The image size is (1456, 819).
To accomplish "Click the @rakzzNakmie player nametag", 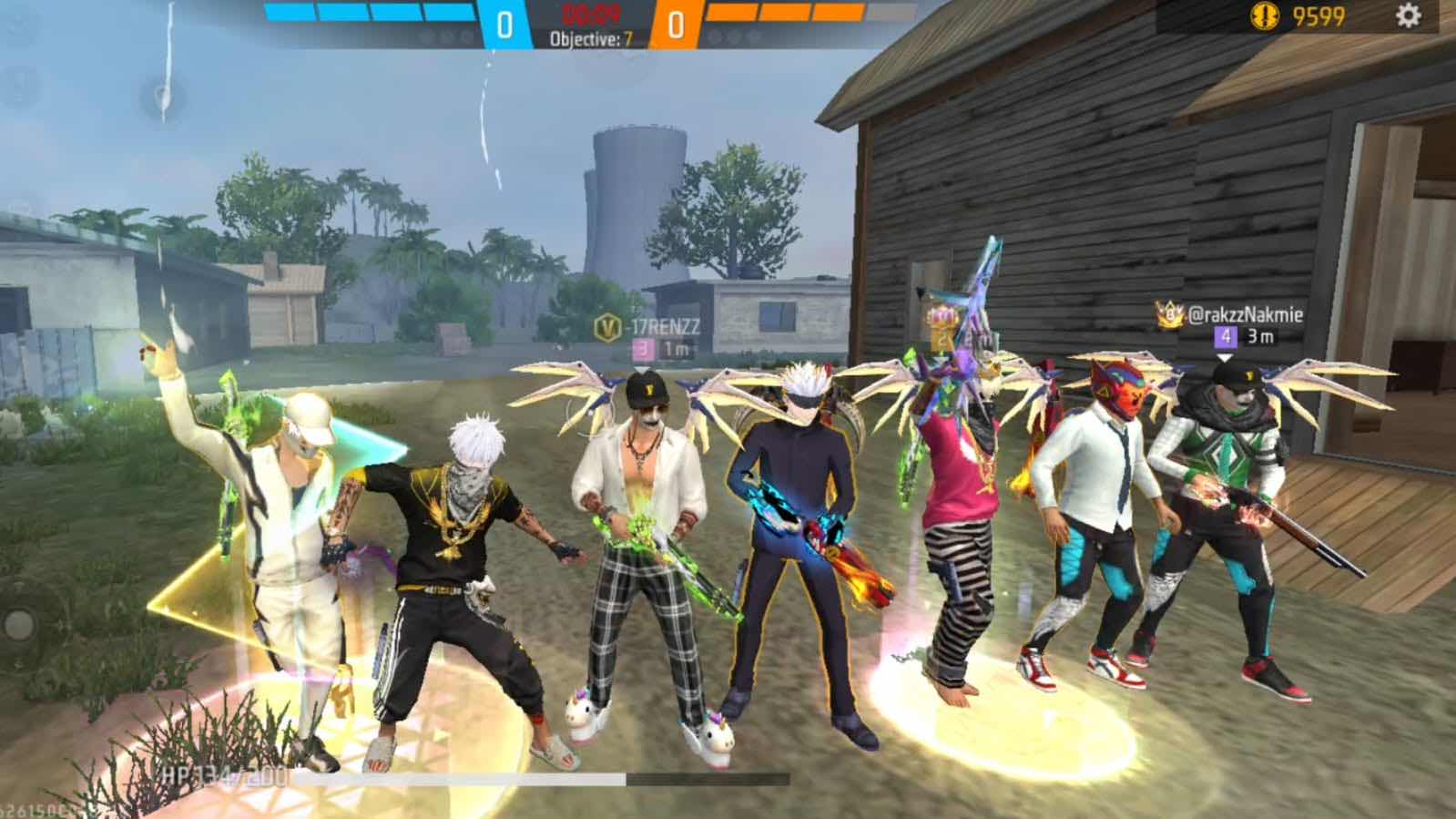I will pos(1246,316).
